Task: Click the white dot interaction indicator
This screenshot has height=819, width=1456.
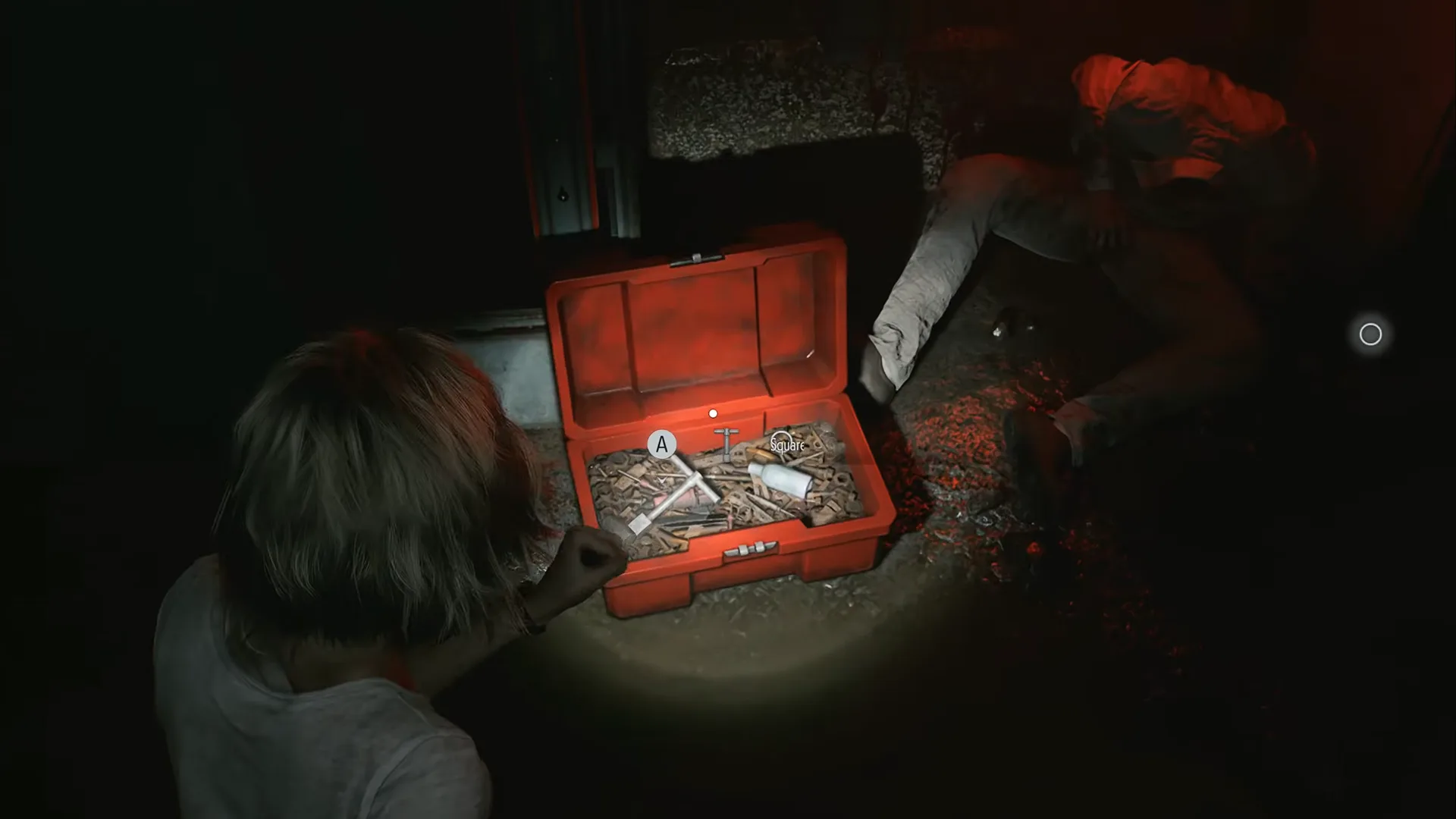Action: [713, 413]
